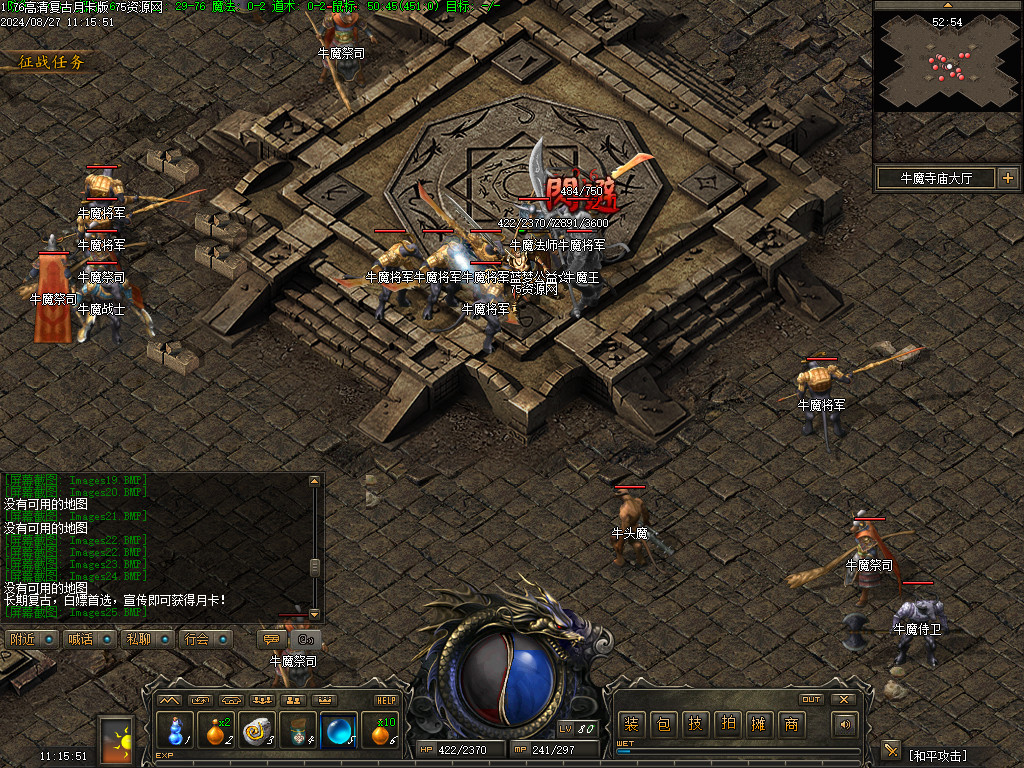Select the 喊话 shout chat channel
The height and width of the screenshot is (768, 1024).
[x=88, y=639]
